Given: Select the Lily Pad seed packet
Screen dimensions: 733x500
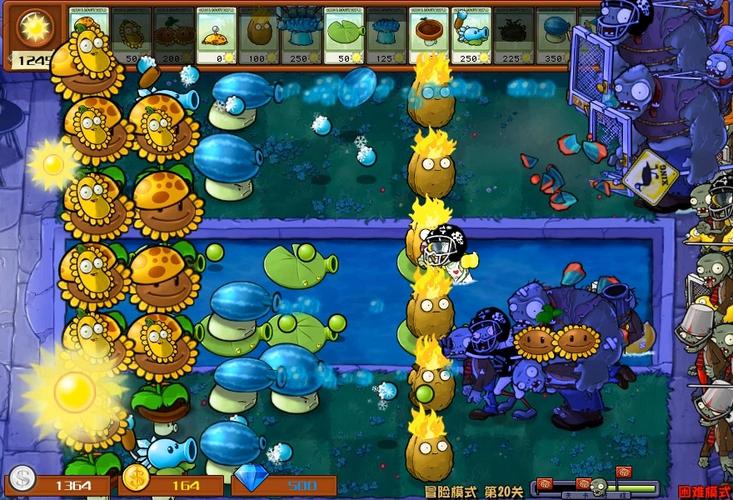Looking at the screenshot, I should [x=344, y=37].
